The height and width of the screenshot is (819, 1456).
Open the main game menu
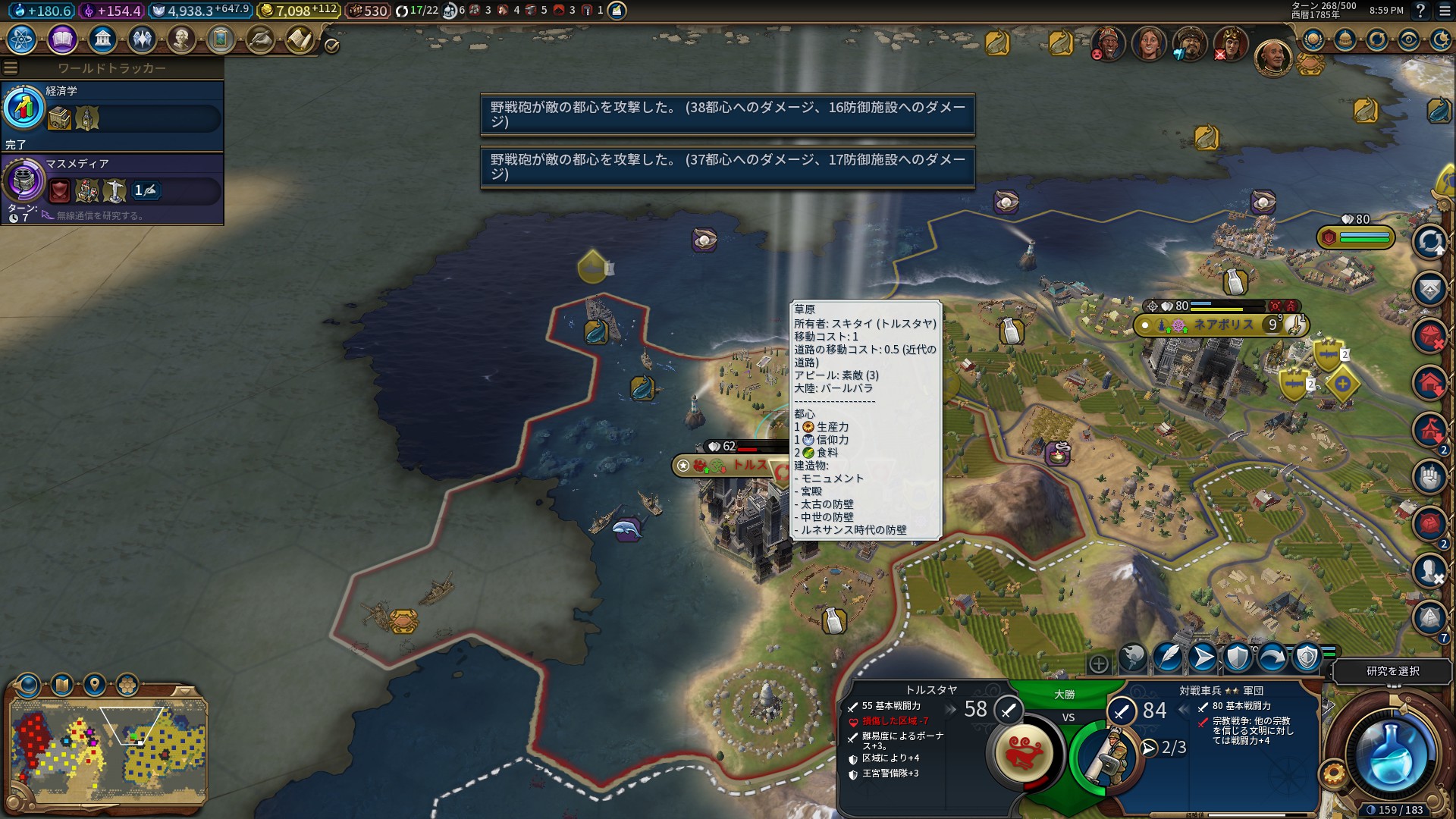(x=1444, y=11)
